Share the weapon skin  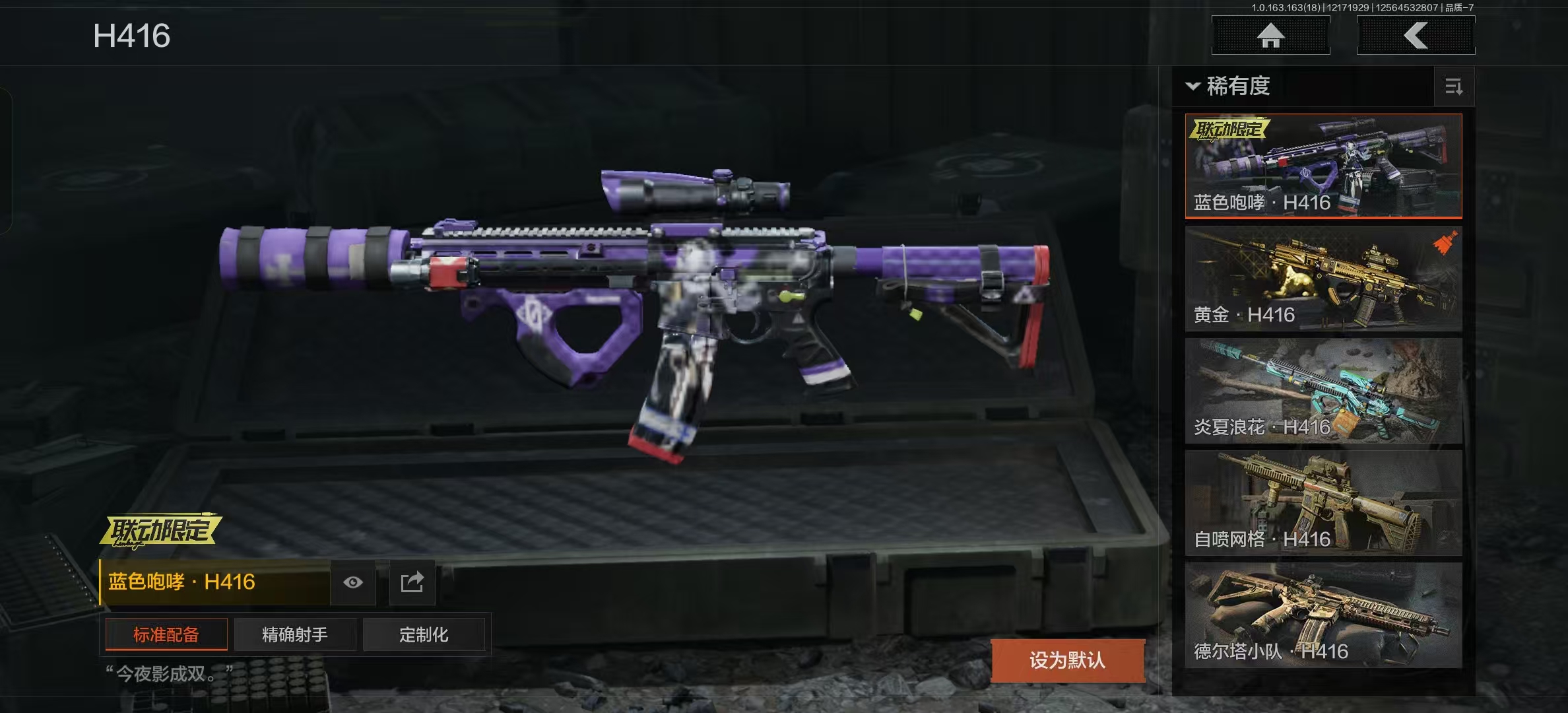click(x=412, y=582)
